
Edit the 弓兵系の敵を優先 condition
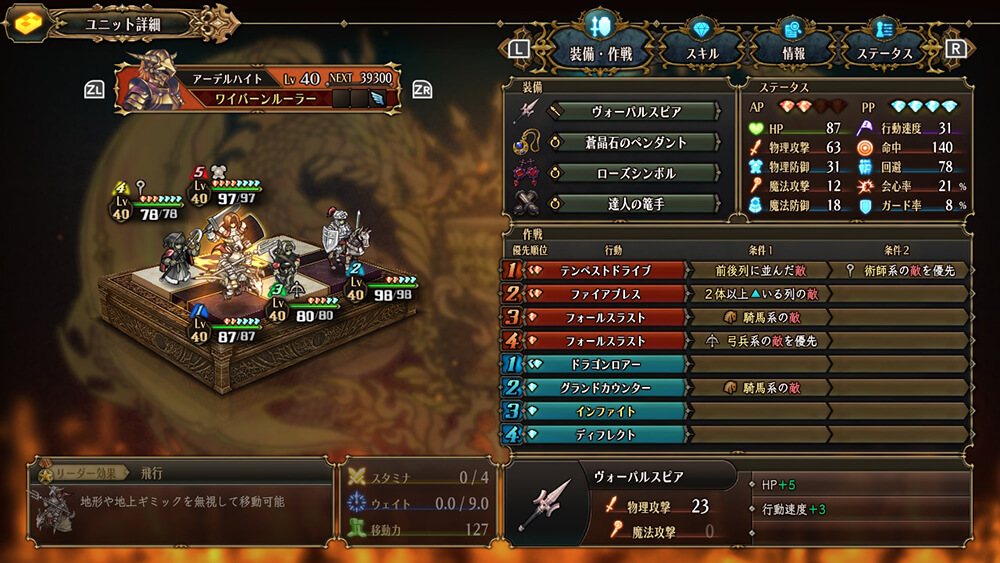click(x=758, y=341)
